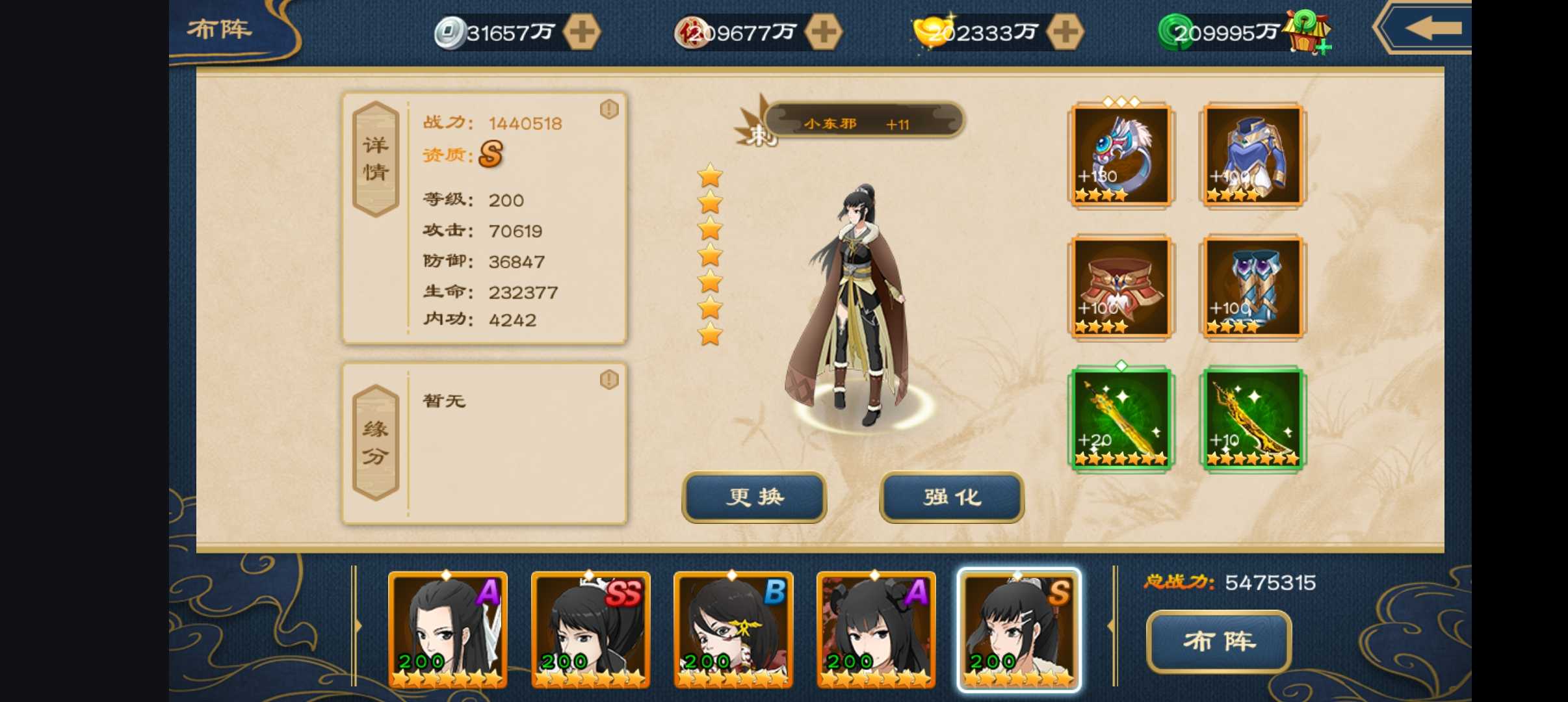The image size is (1568, 702).
Task: Select the blue robe armor slot
Action: click(1252, 156)
